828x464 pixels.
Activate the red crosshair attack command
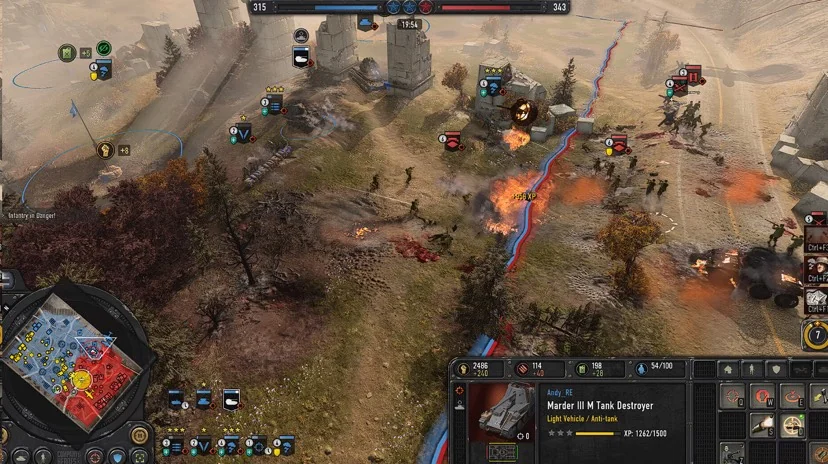click(732, 397)
